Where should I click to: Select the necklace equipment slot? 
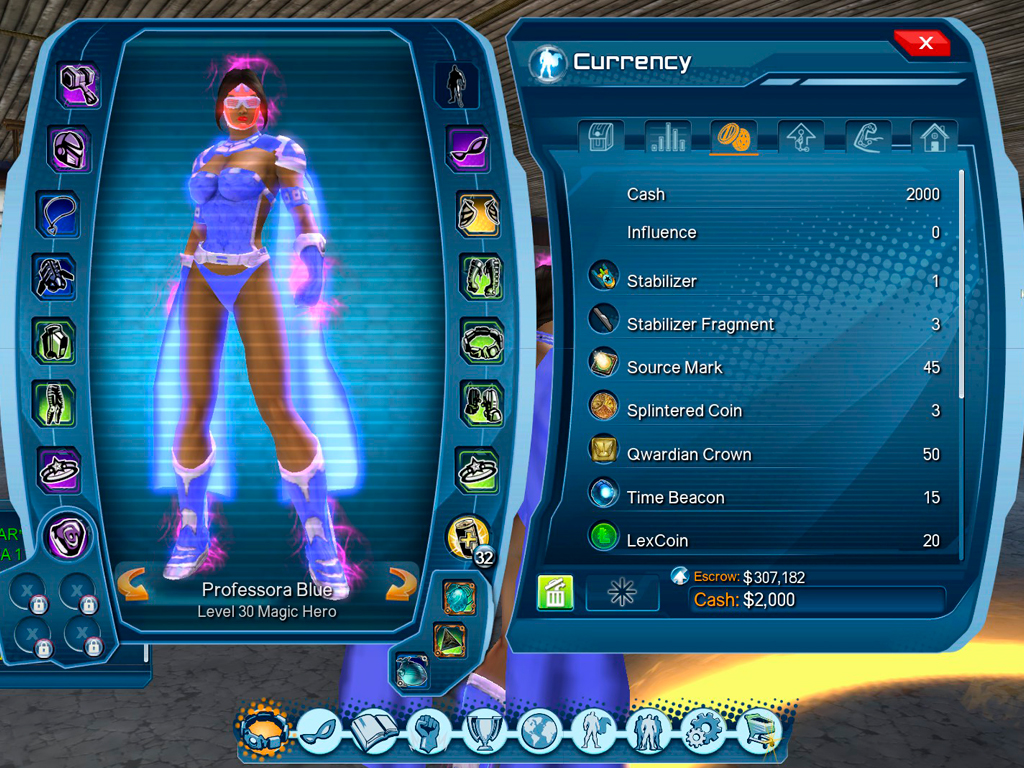[58, 213]
